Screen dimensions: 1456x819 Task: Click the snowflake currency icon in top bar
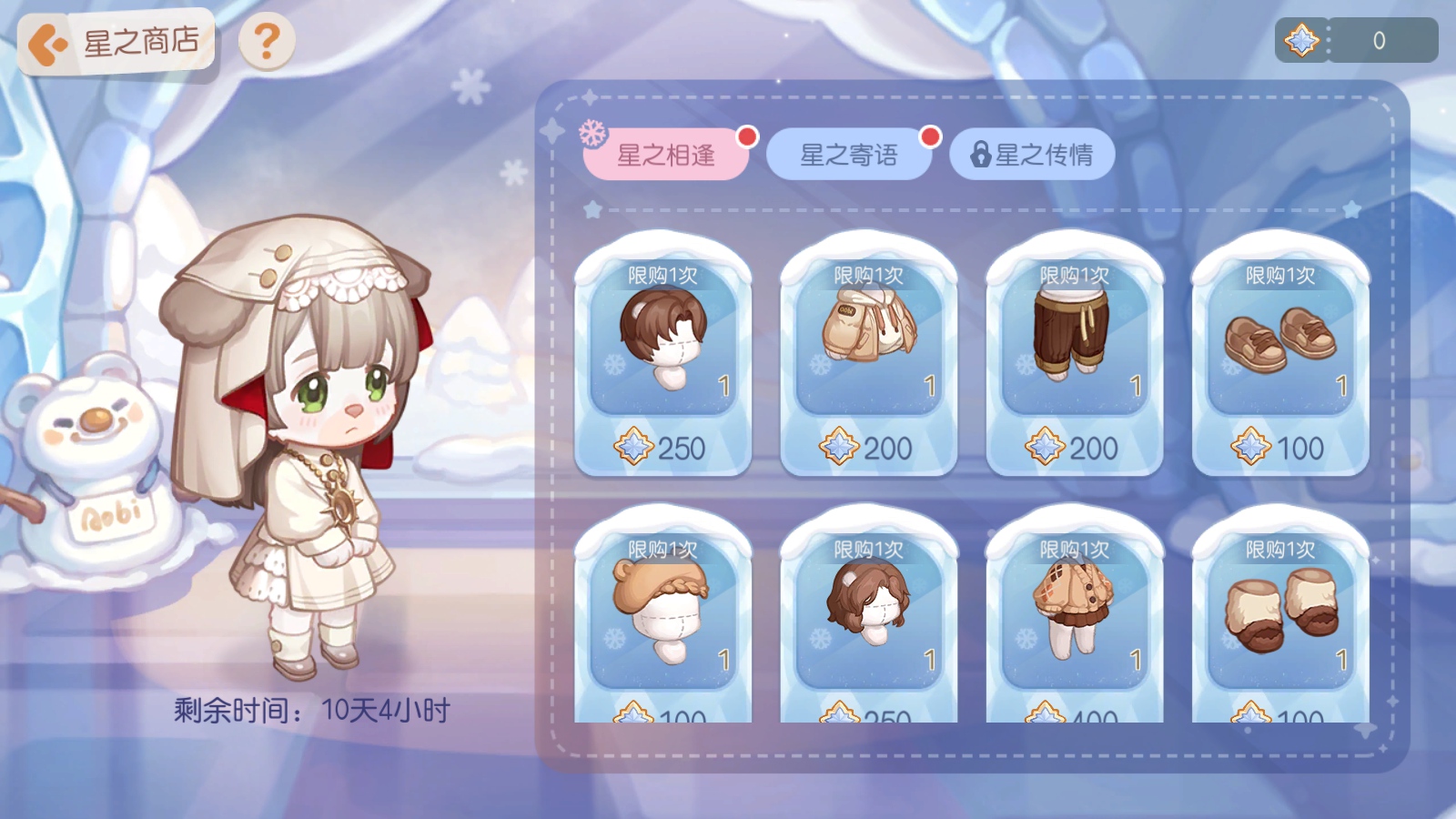click(1301, 38)
